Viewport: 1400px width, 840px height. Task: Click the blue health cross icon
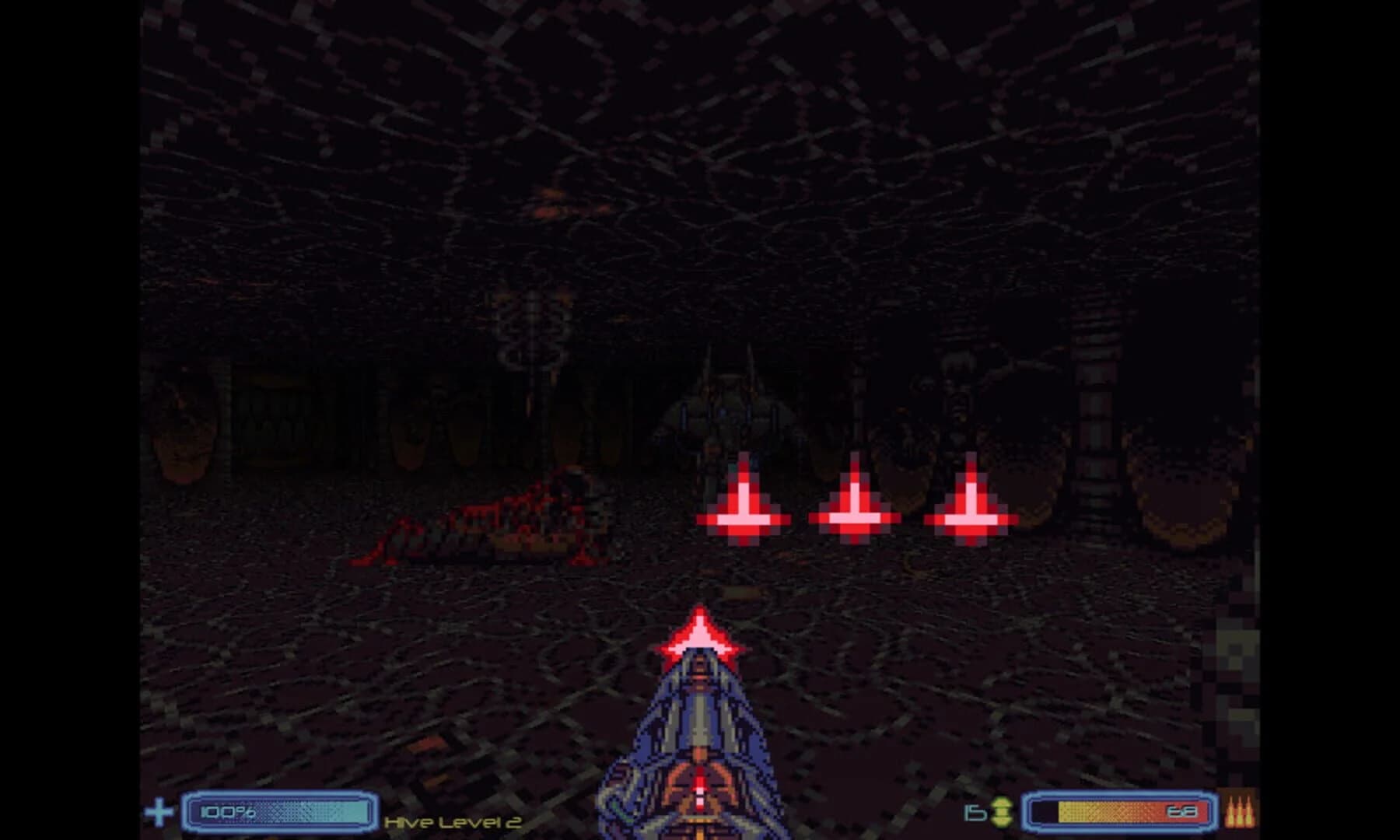point(159,810)
